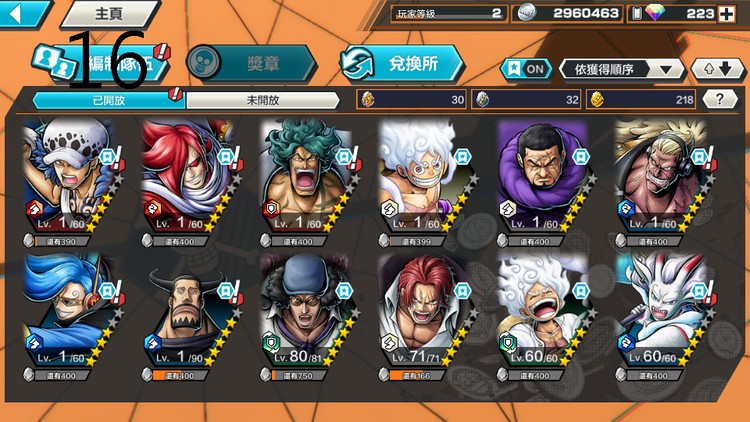Toggle the bookmark ON filter
750x422 pixels.
click(x=526, y=69)
